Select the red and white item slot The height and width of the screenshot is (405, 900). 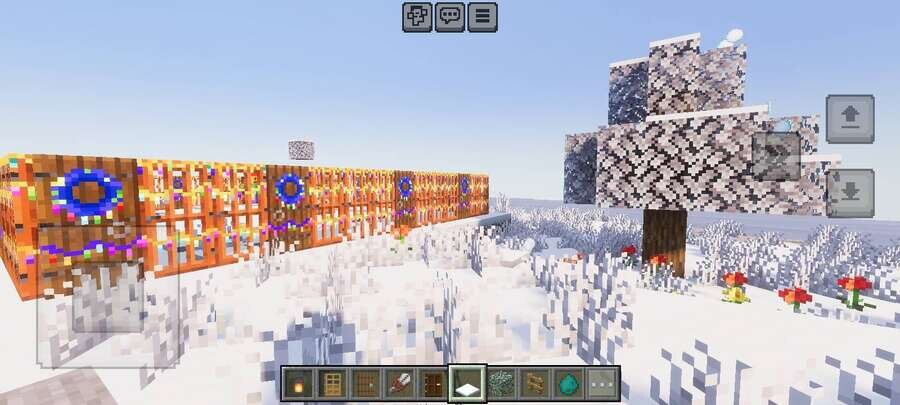pyautogui.click(x=399, y=382)
